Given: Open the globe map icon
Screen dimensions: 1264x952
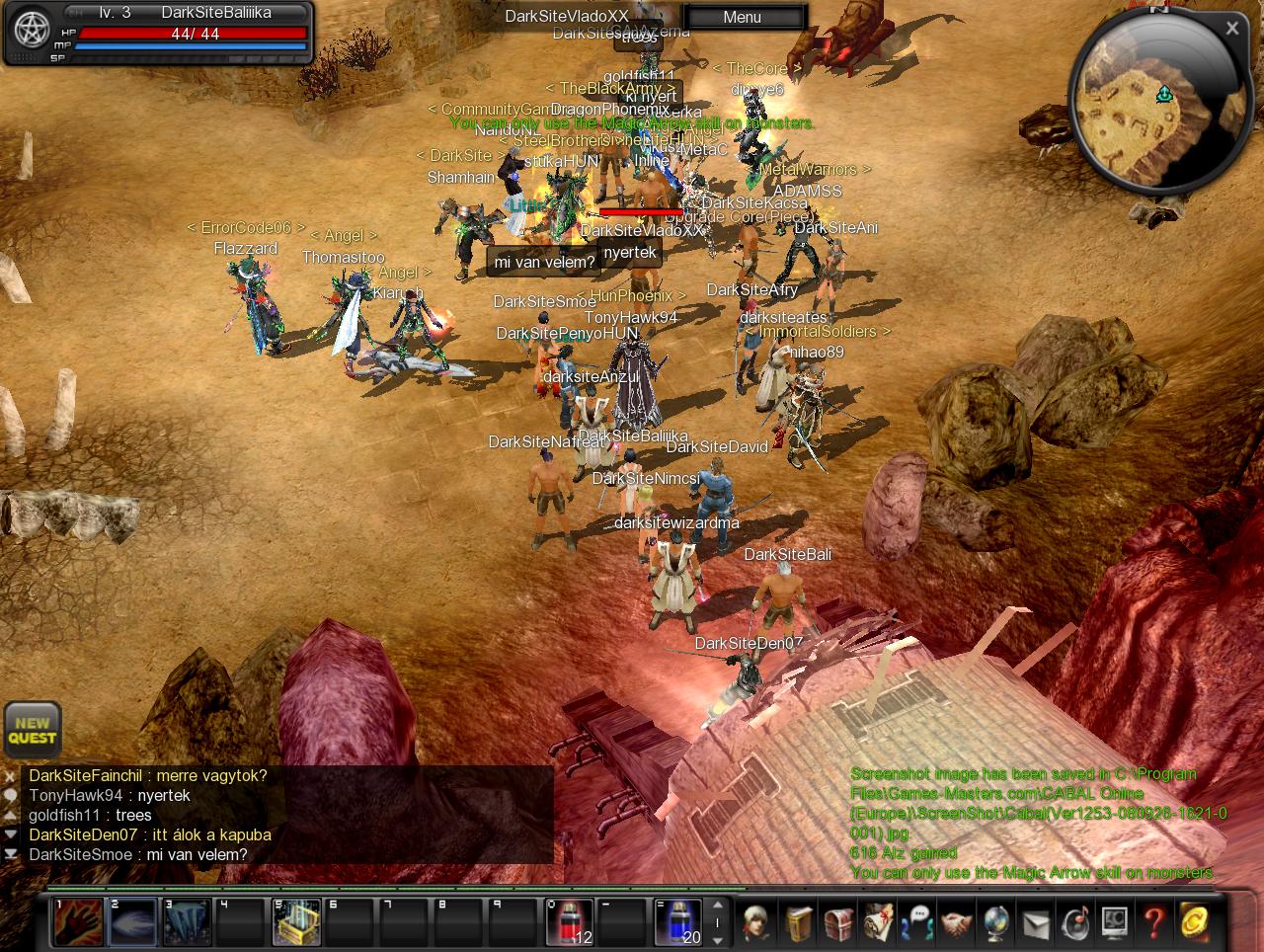Looking at the screenshot, I should 995,923.
